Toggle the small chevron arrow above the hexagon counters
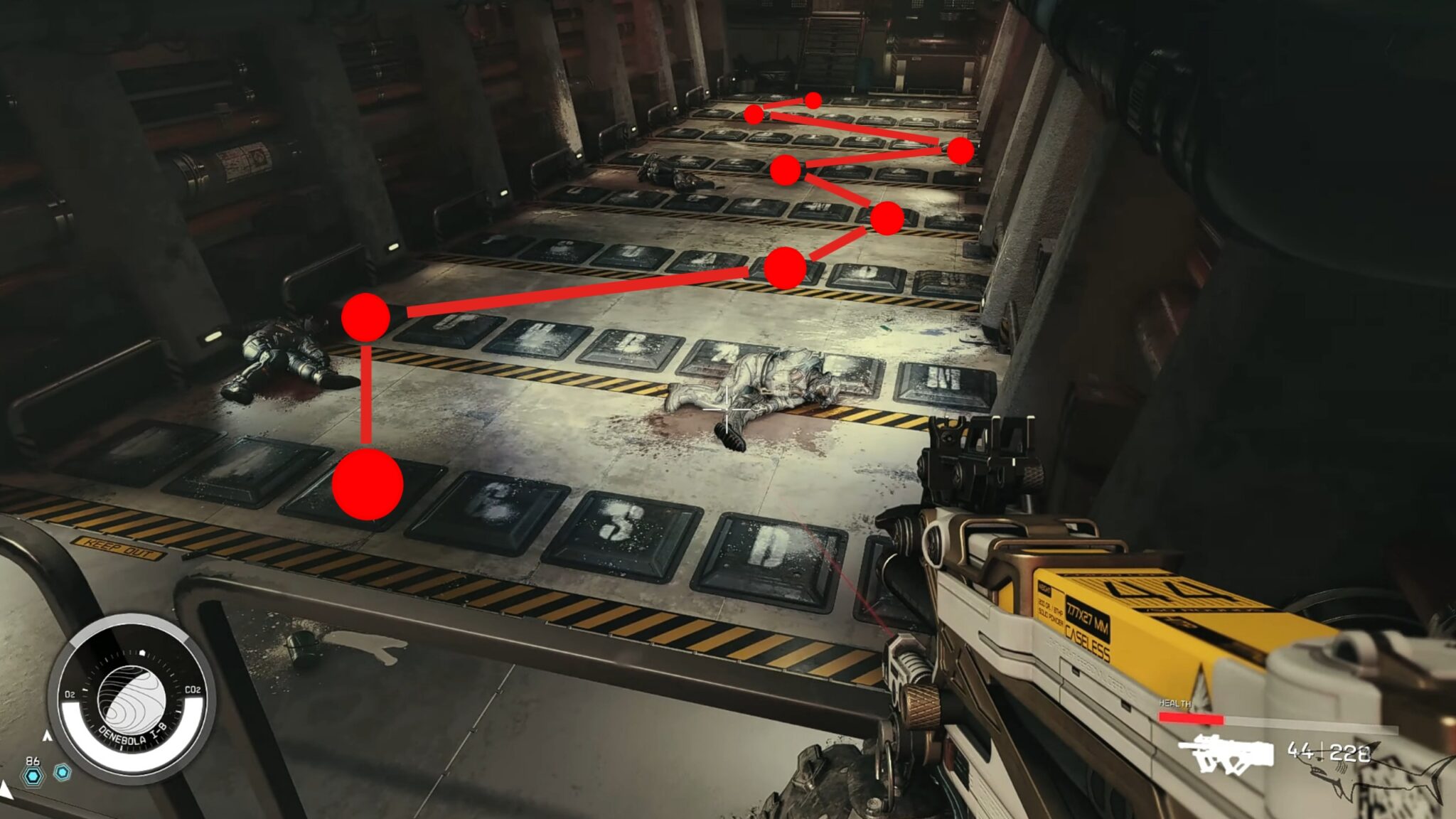This screenshot has width=1456, height=819. click(x=48, y=736)
